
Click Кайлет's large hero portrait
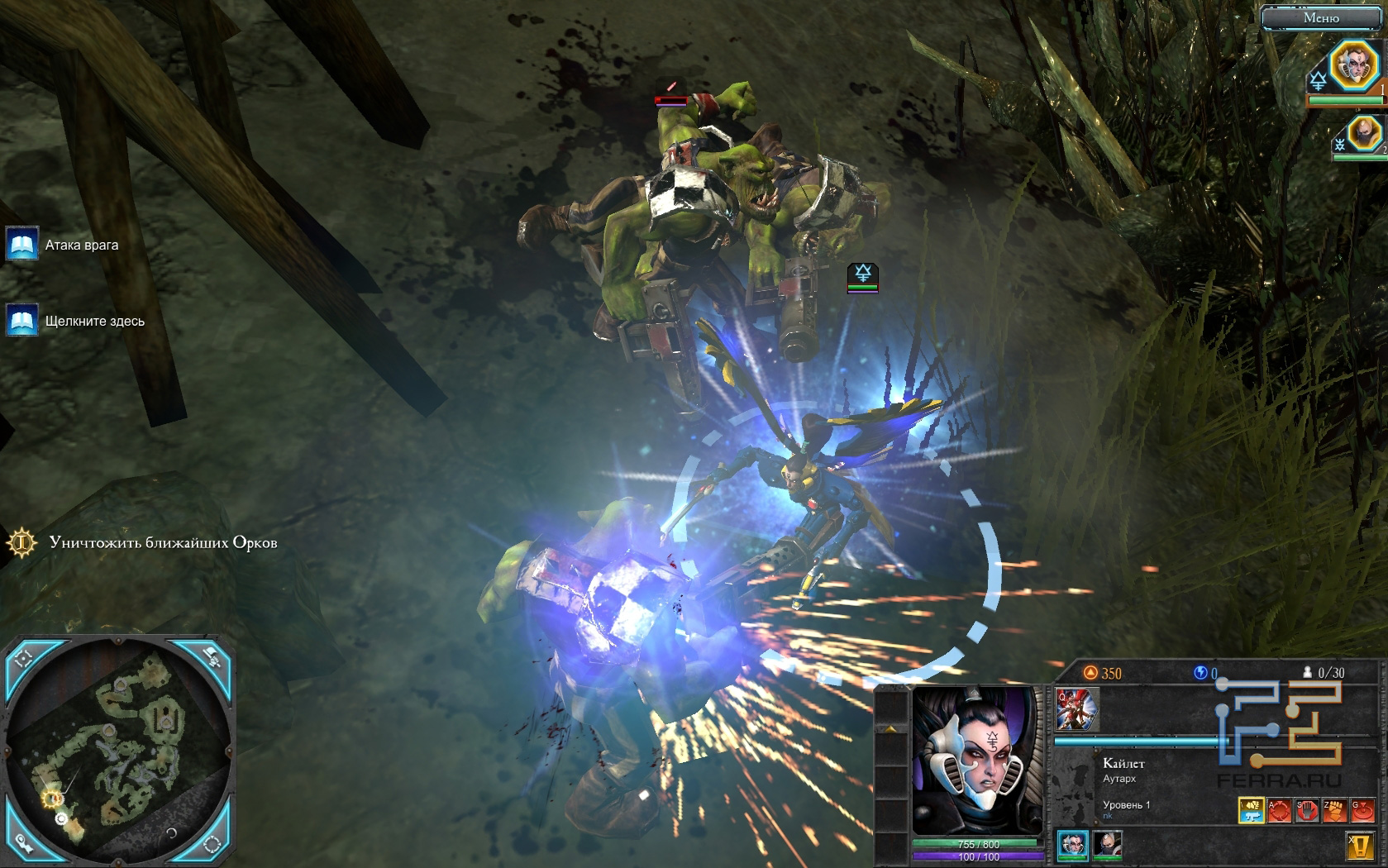(x=978, y=761)
